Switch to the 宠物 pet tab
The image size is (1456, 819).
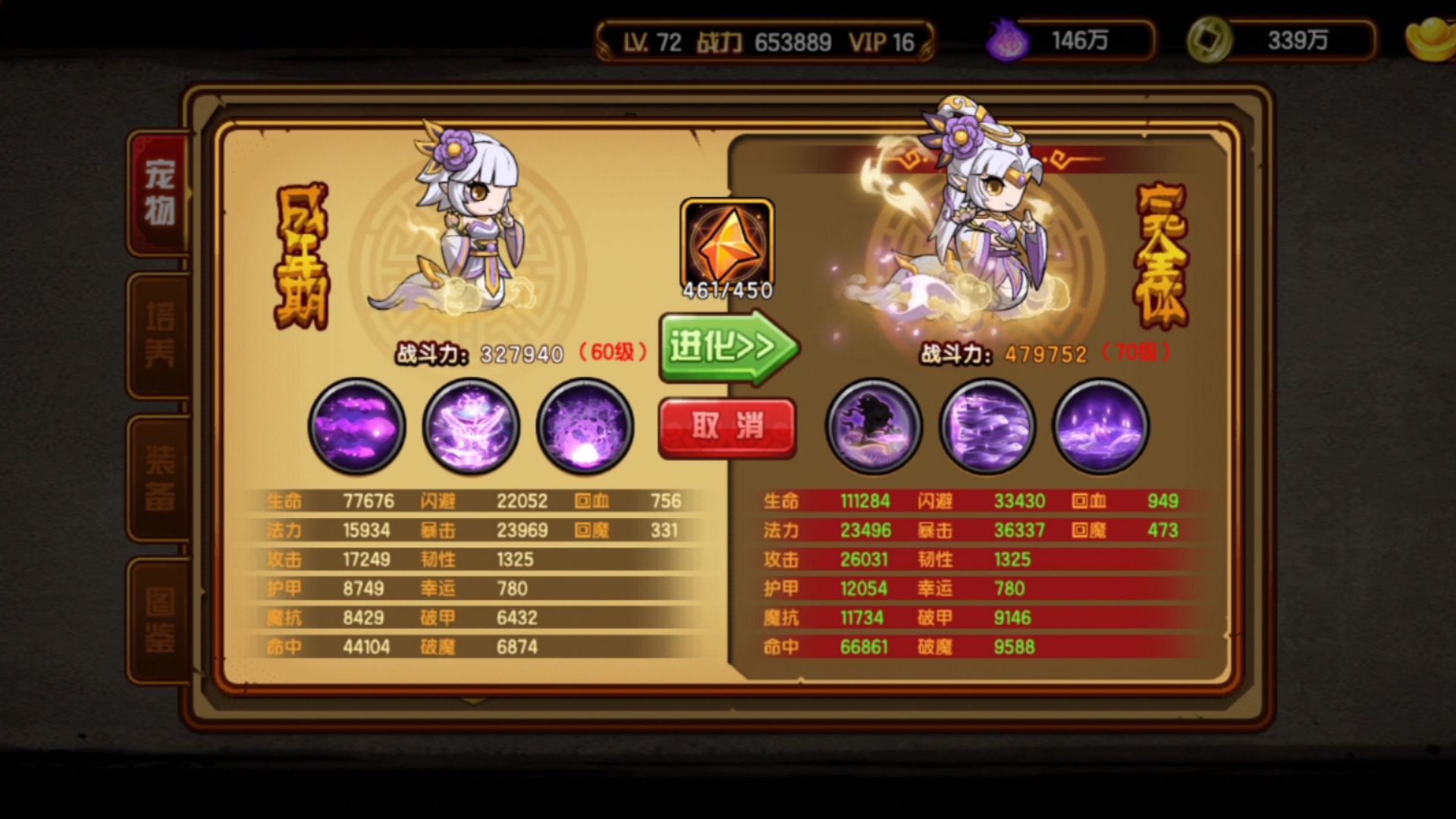point(160,193)
